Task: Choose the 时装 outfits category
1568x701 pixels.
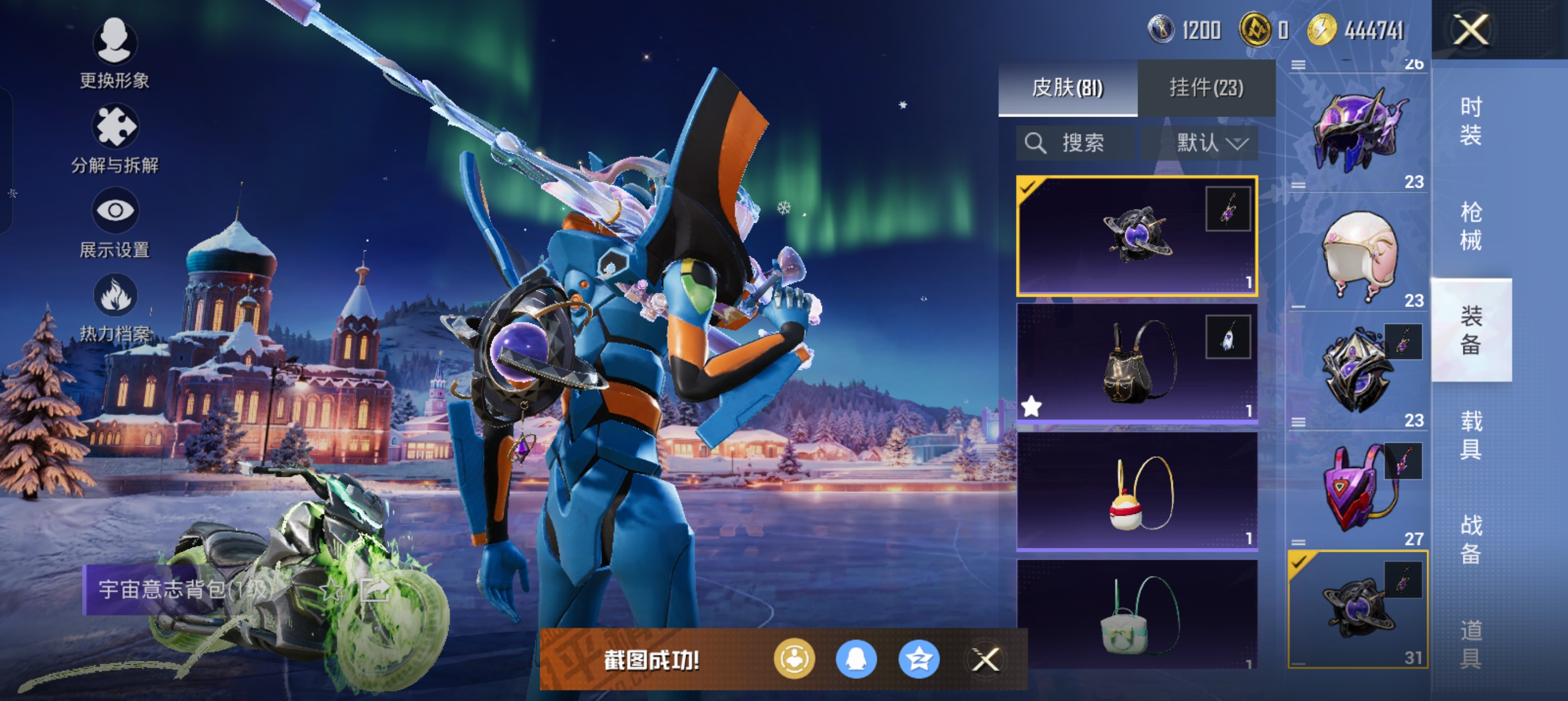Action: coord(1471,120)
